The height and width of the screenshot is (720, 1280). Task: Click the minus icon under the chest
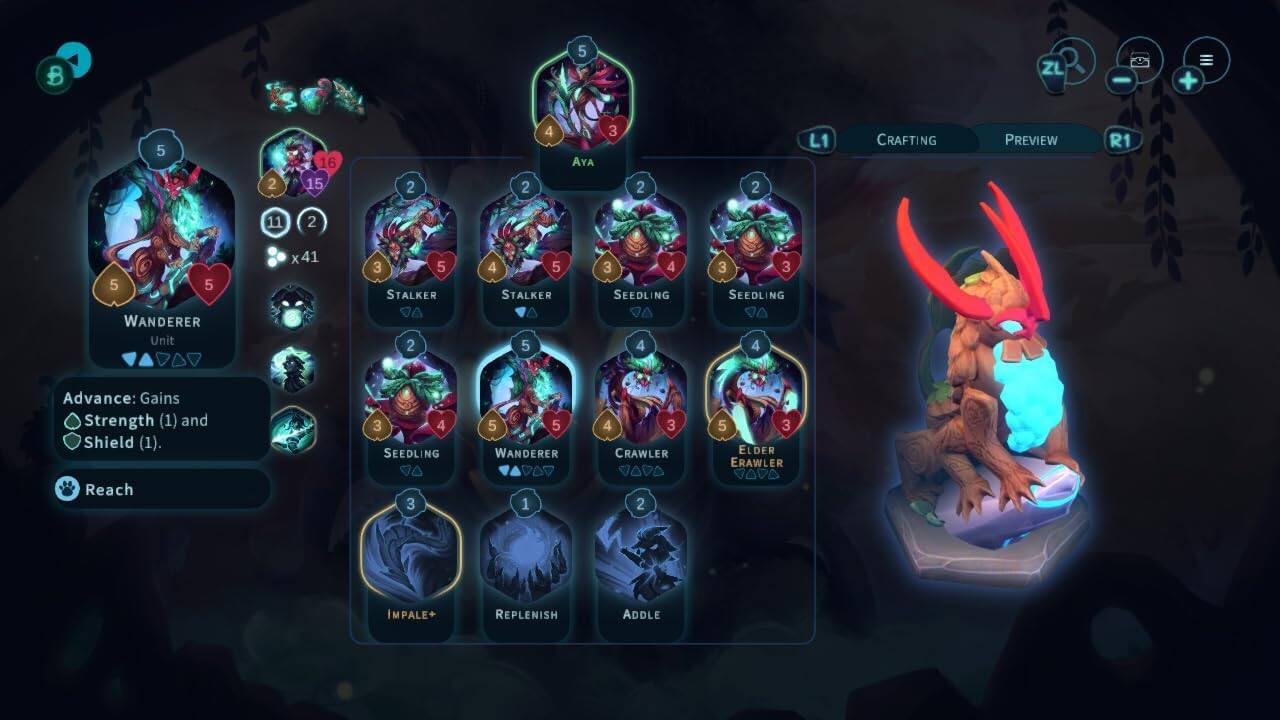pyautogui.click(x=1122, y=77)
